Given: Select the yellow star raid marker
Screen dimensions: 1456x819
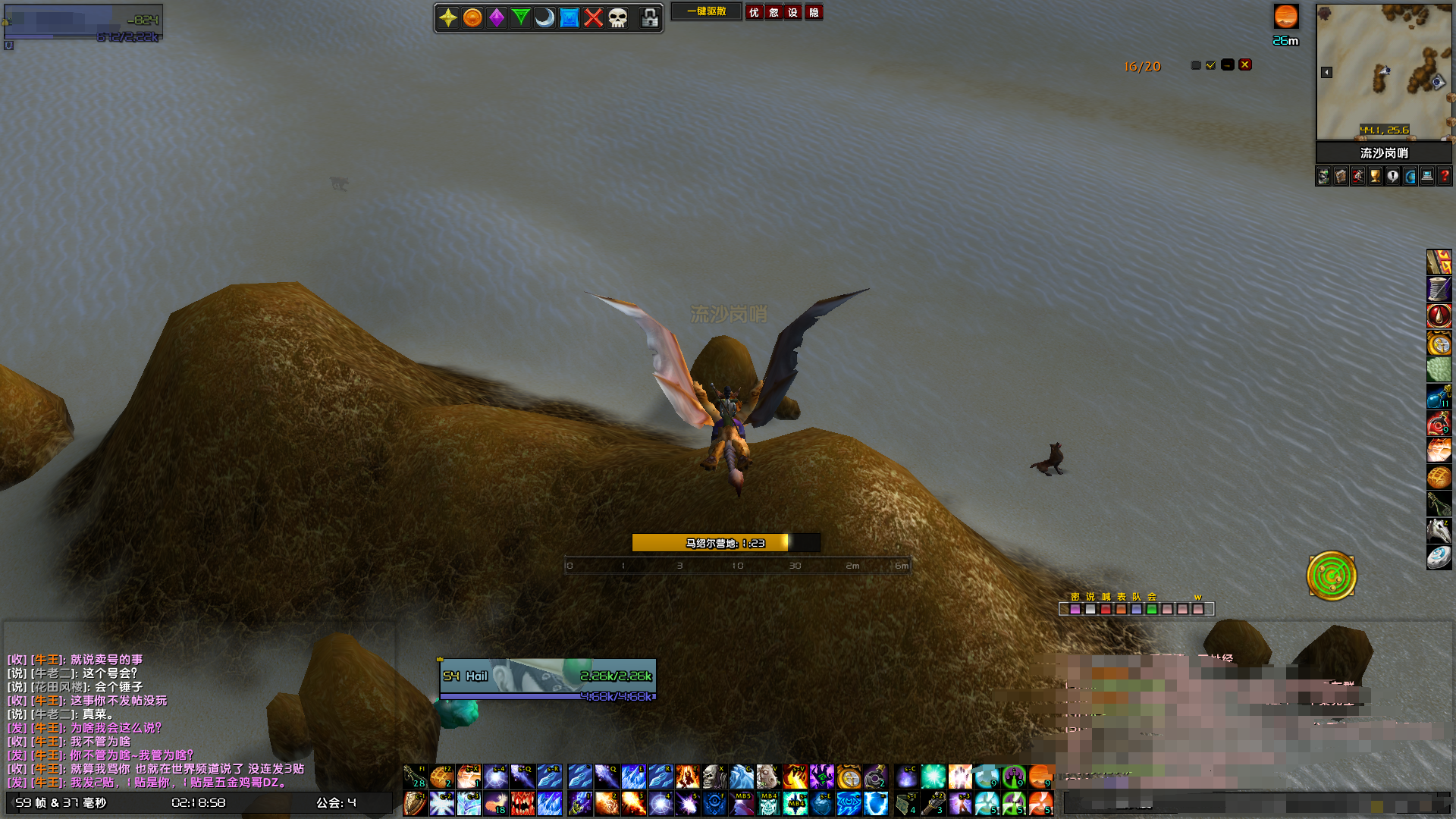Looking at the screenshot, I should coord(448,17).
